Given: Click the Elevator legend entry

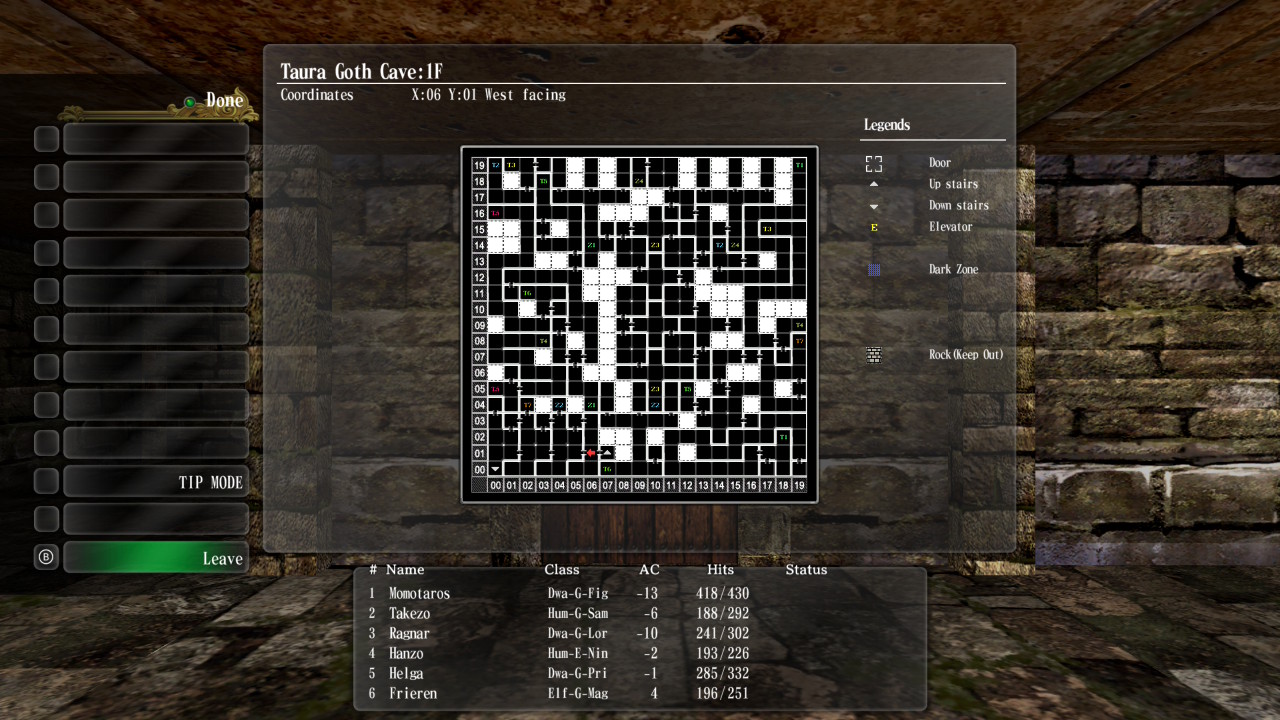Looking at the screenshot, I should tap(950, 227).
